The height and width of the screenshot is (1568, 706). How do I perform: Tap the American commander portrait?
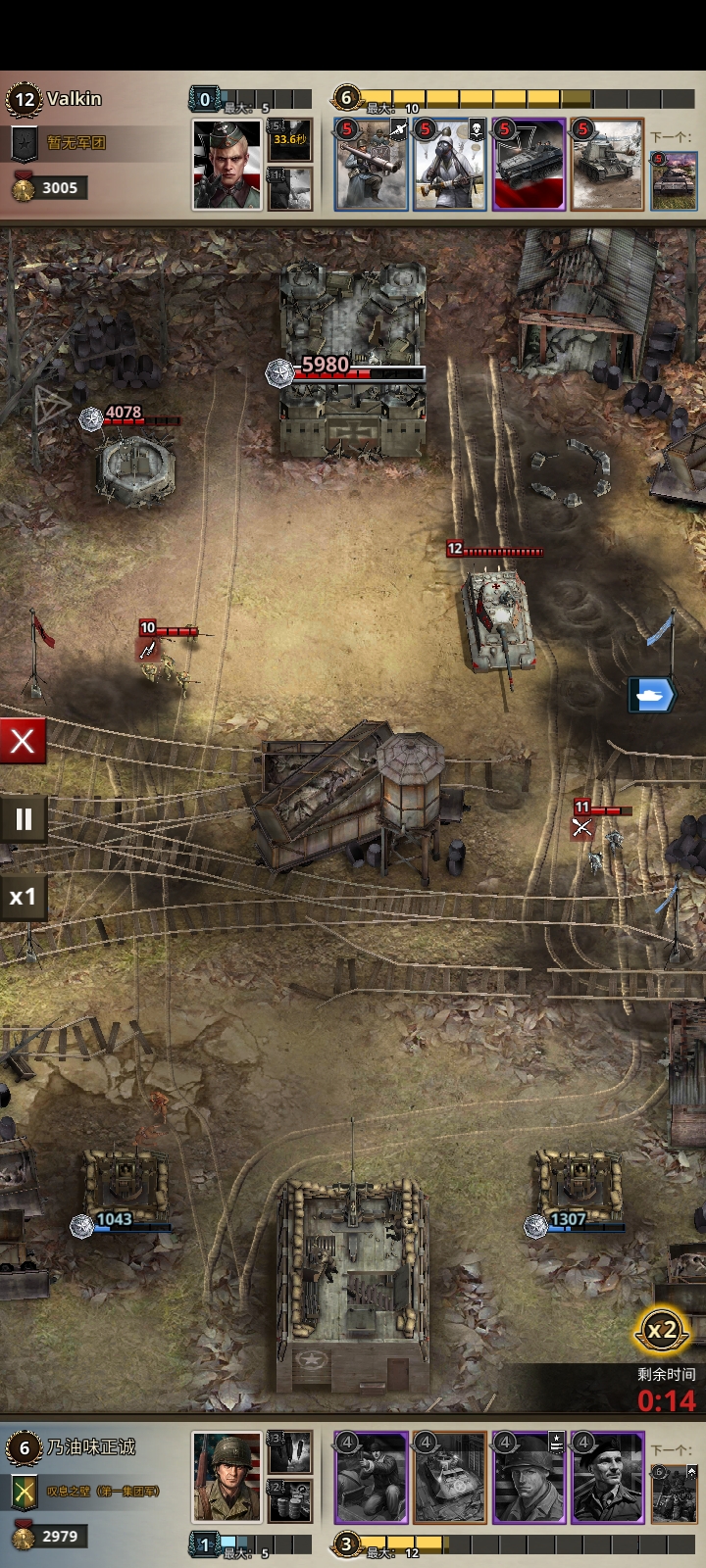227,1477
